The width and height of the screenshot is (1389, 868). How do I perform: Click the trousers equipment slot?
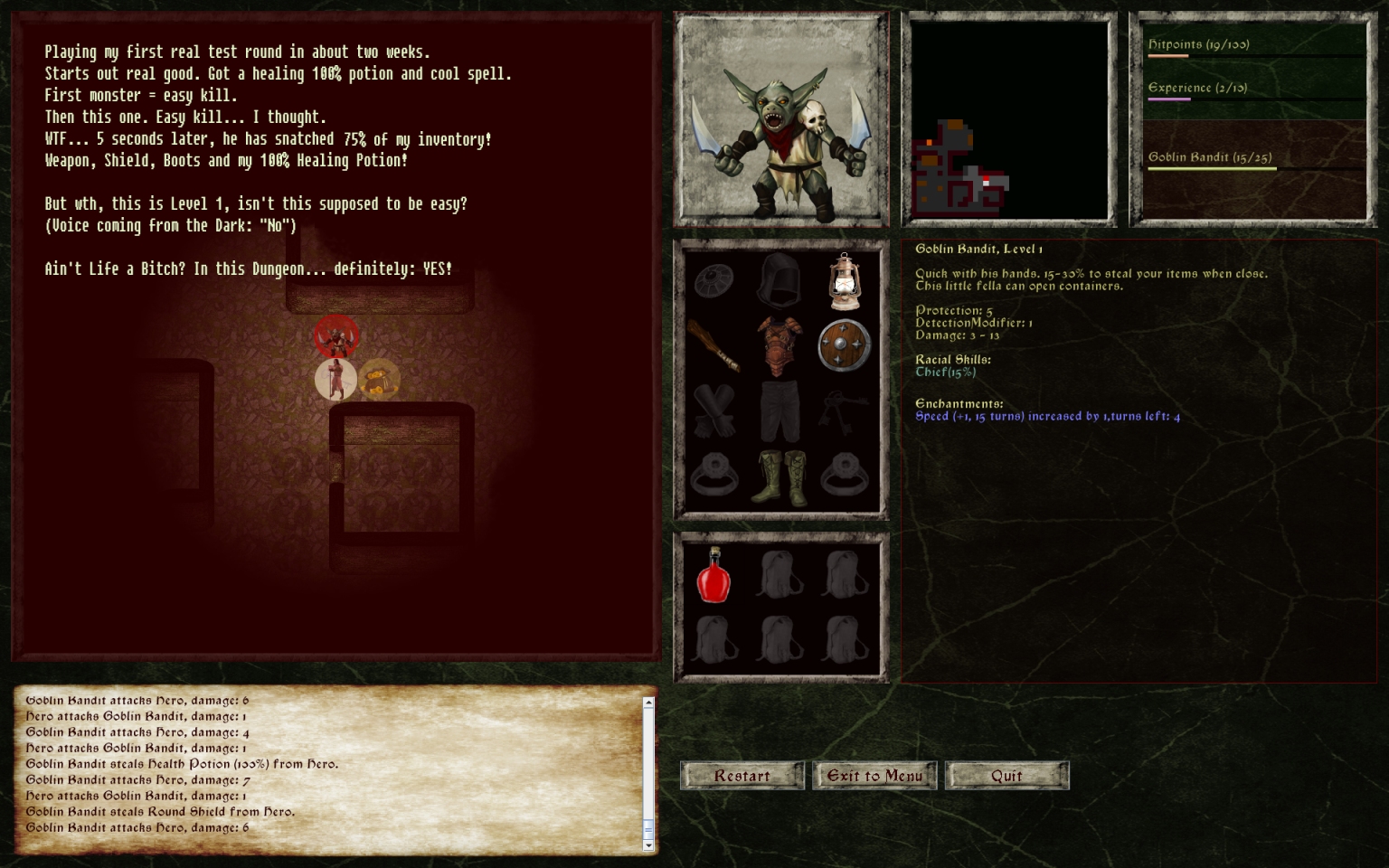tap(779, 412)
